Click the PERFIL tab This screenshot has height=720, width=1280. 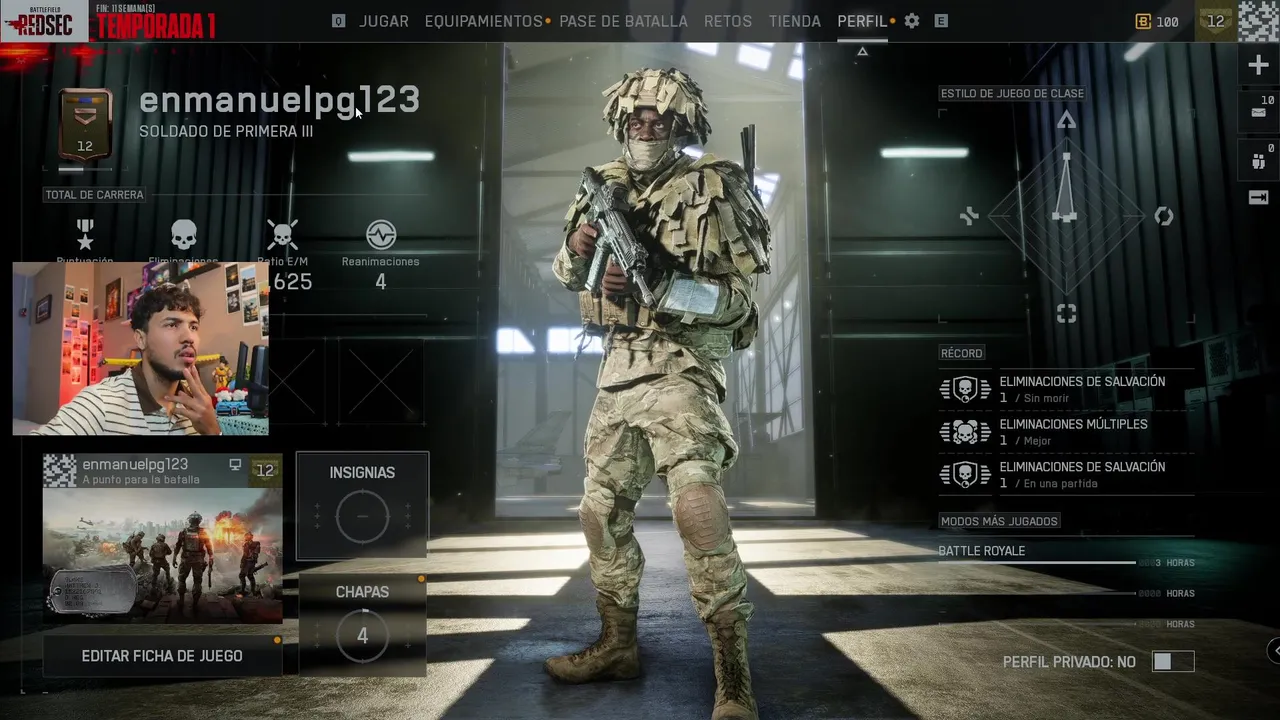(x=862, y=21)
